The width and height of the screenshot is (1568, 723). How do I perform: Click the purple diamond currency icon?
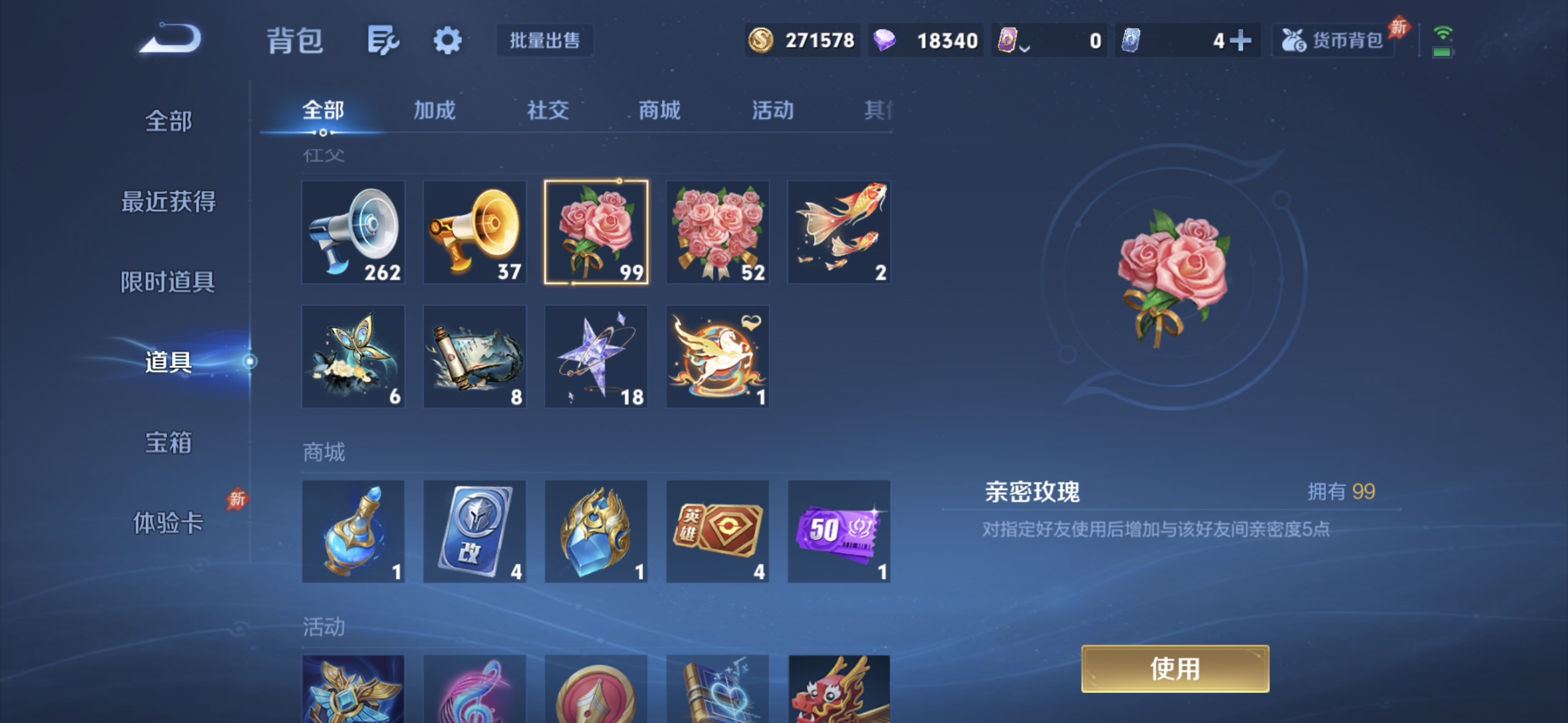pos(886,40)
